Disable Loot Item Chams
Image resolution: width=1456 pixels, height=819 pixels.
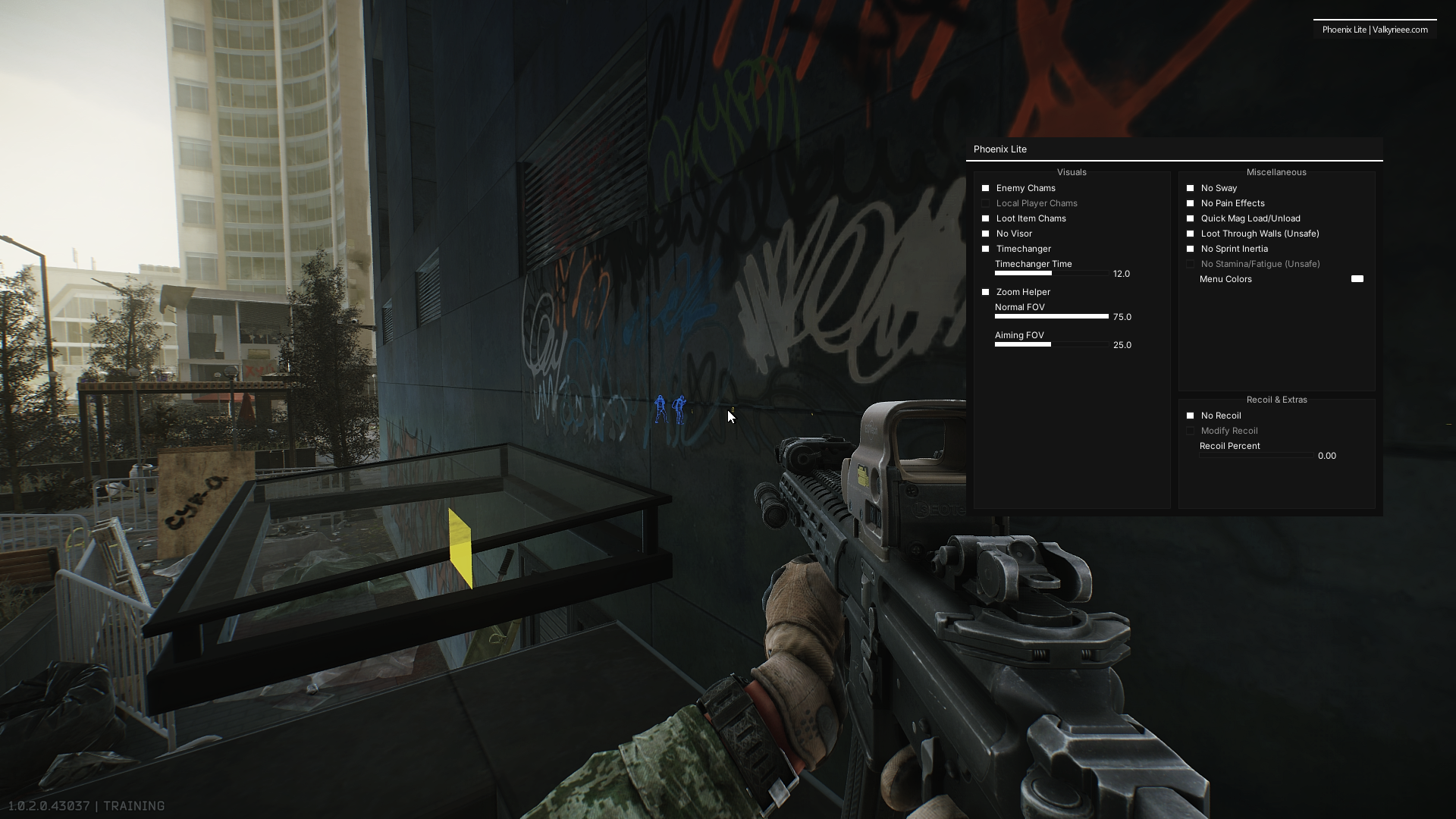pos(986,218)
